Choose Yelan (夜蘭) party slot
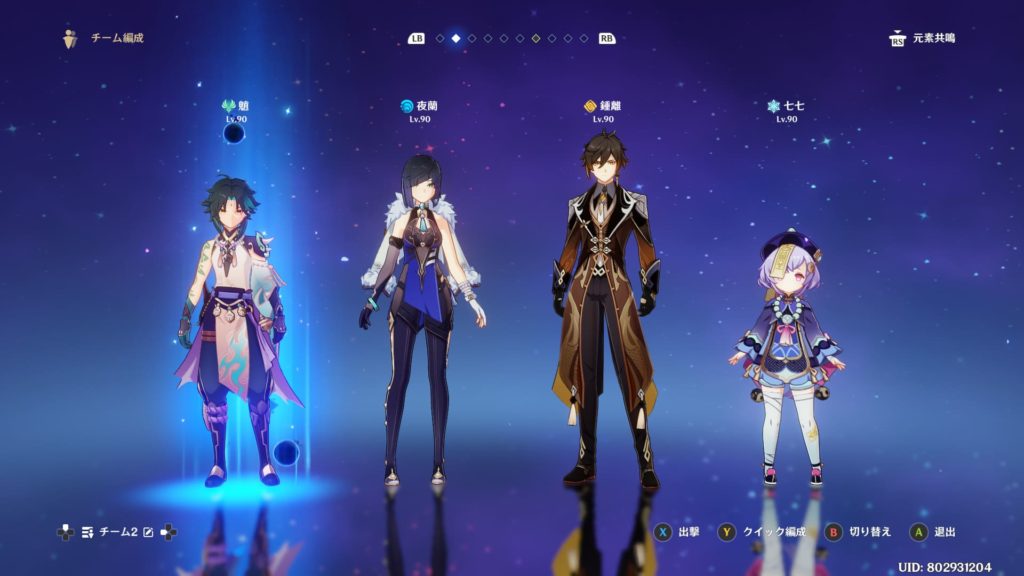 coord(420,320)
